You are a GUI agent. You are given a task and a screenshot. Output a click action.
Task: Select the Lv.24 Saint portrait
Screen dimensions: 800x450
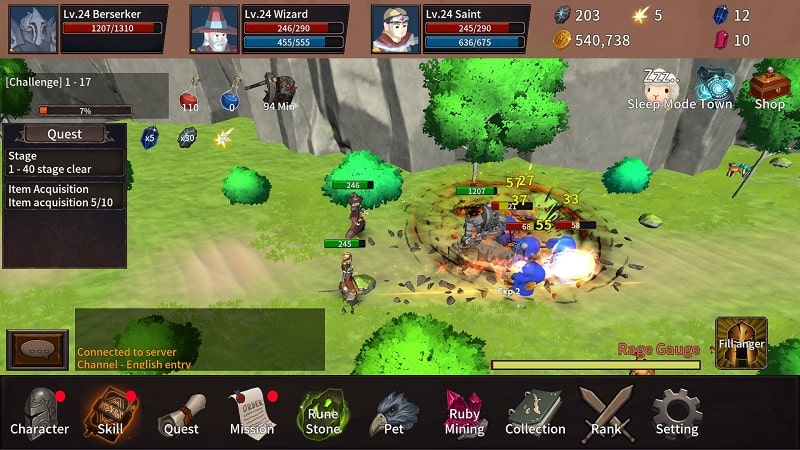pyautogui.click(x=395, y=28)
